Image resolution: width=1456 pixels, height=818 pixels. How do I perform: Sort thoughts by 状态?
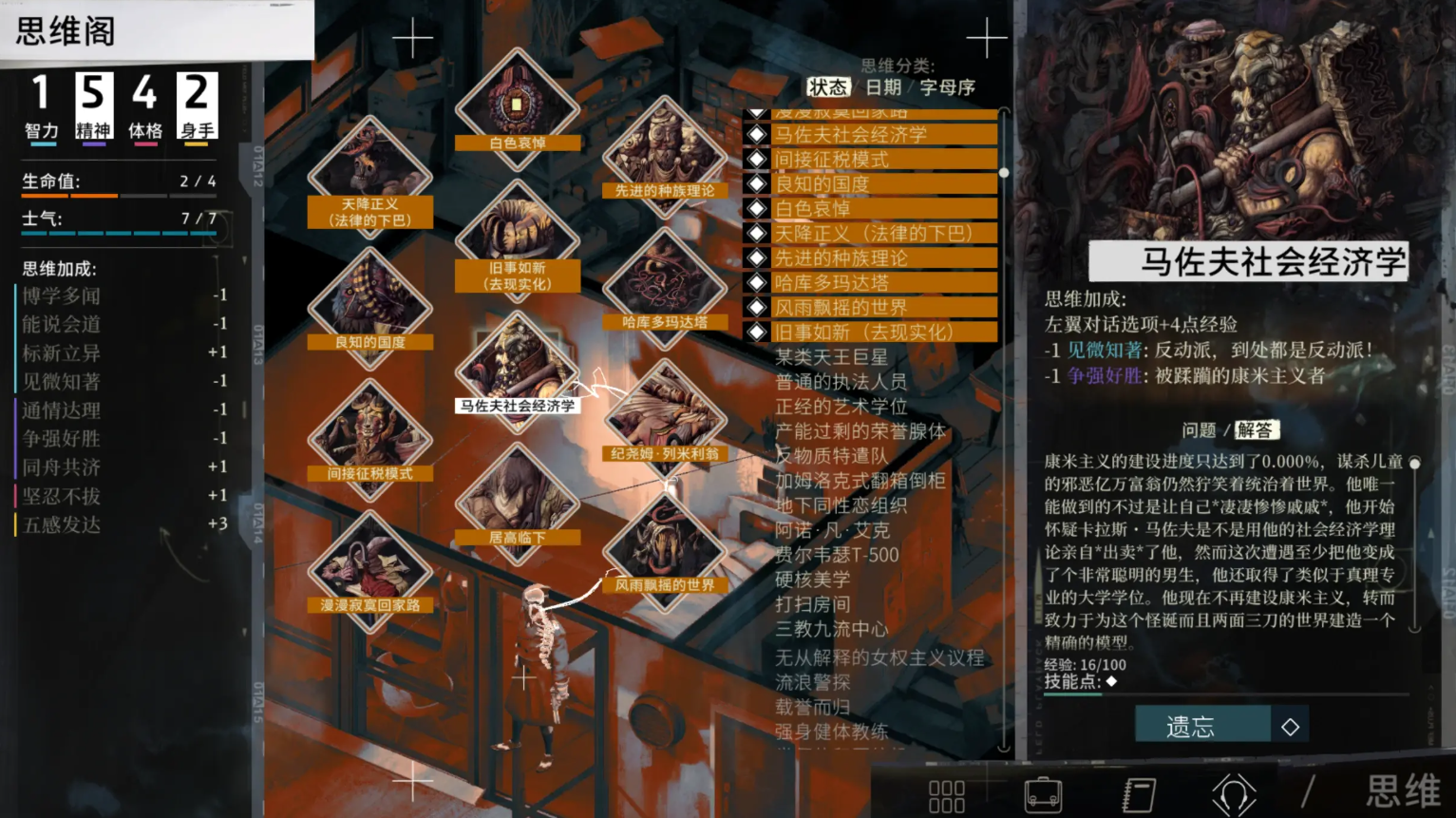[x=827, y=87]
